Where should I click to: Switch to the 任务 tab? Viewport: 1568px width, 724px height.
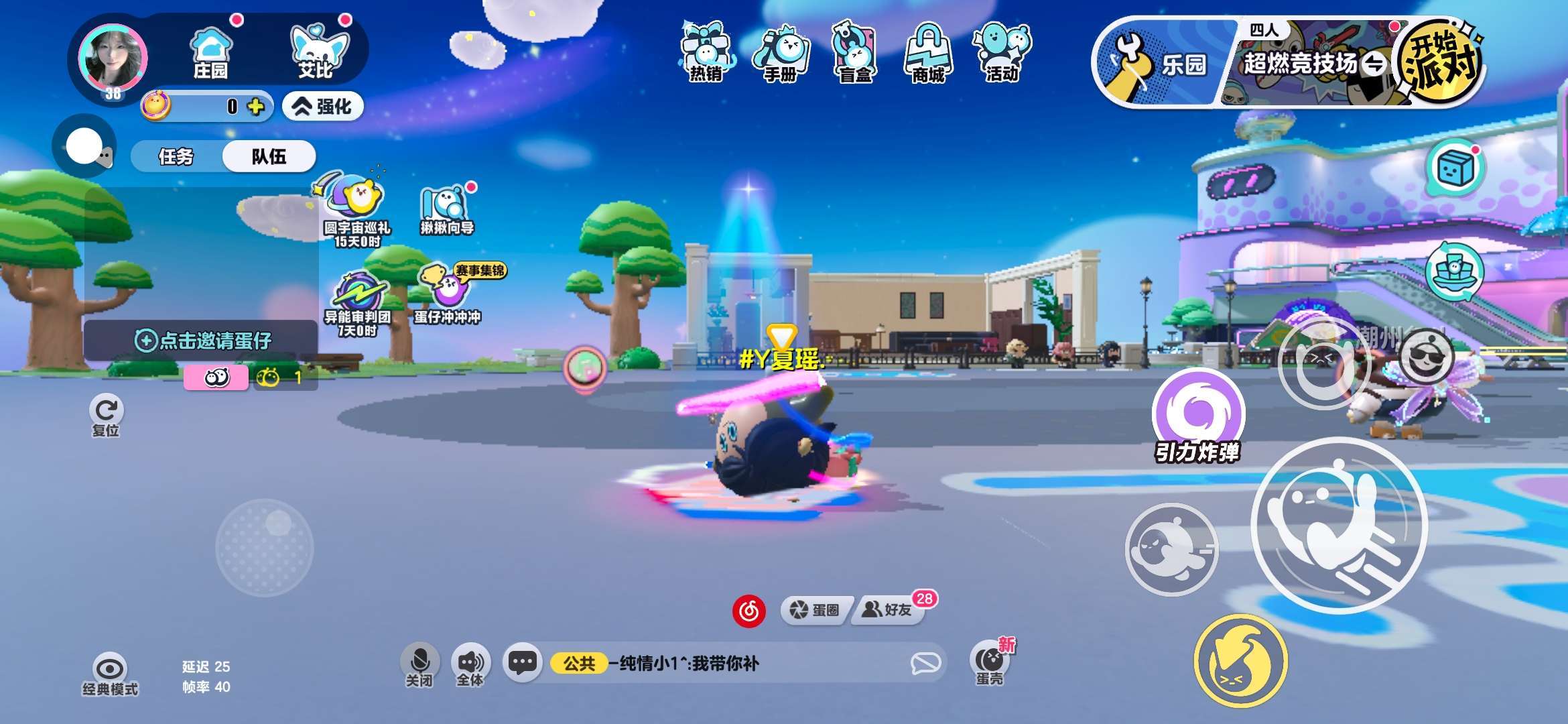coord(176,157)
